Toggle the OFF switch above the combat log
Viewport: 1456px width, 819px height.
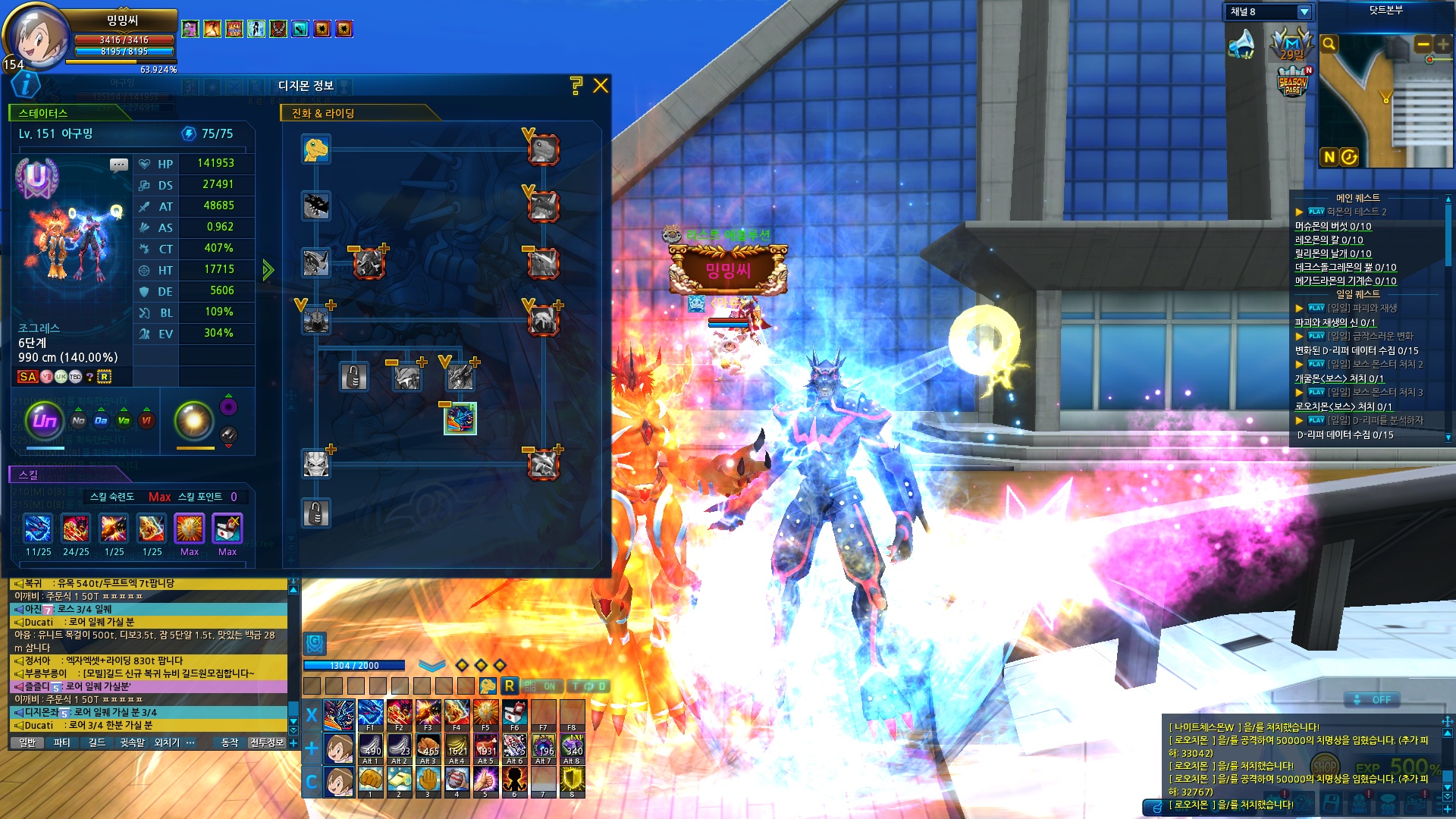1373,700
